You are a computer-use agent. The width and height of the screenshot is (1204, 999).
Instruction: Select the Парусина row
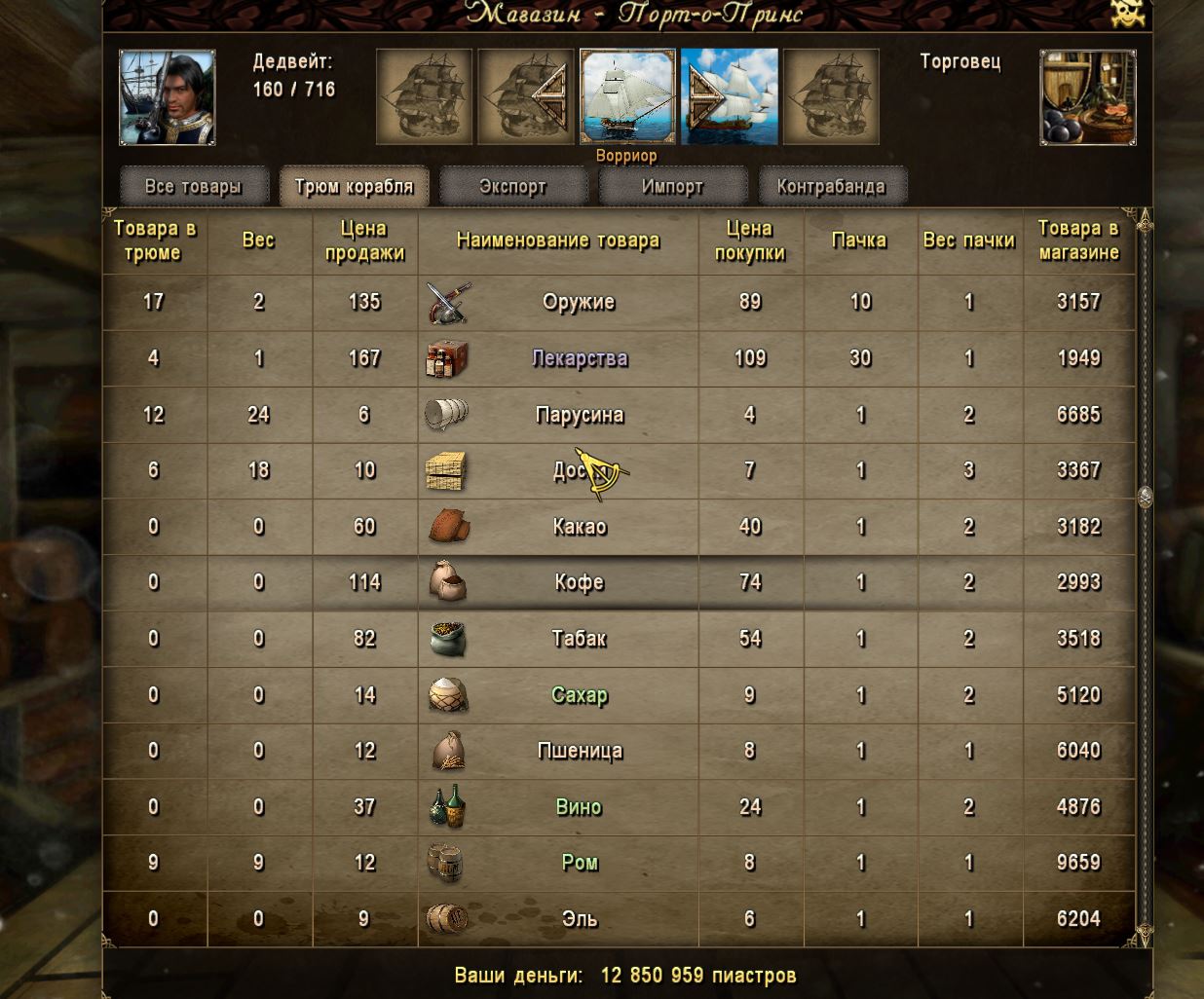[579, 415]
